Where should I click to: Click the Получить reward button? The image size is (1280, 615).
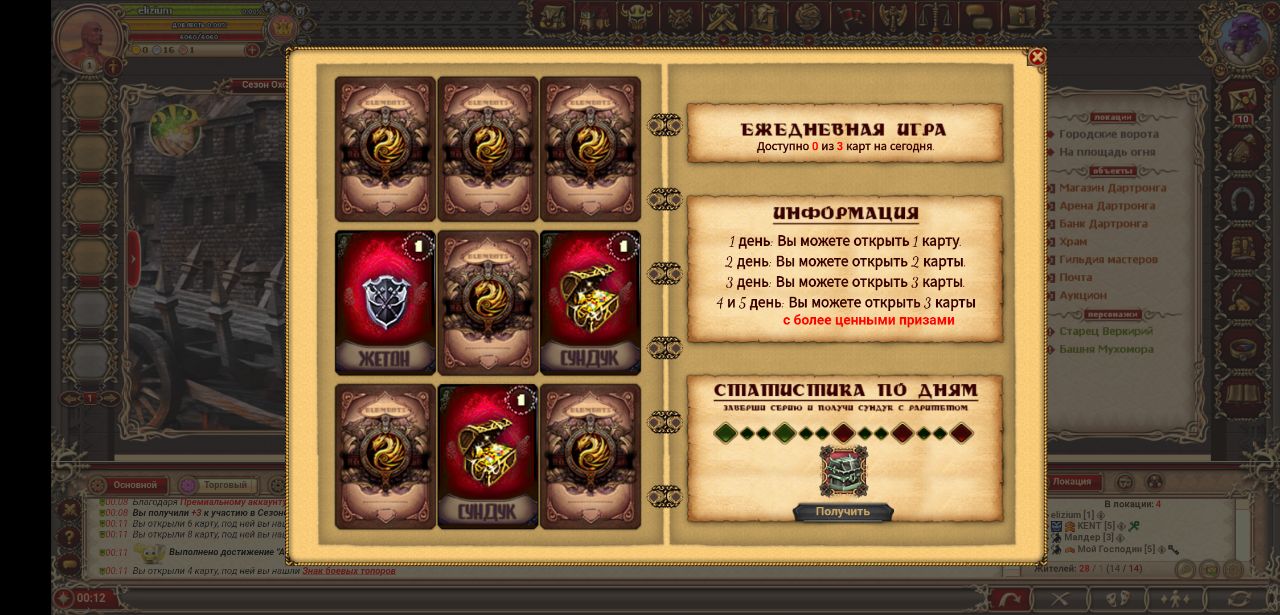(x=842, y=512)
